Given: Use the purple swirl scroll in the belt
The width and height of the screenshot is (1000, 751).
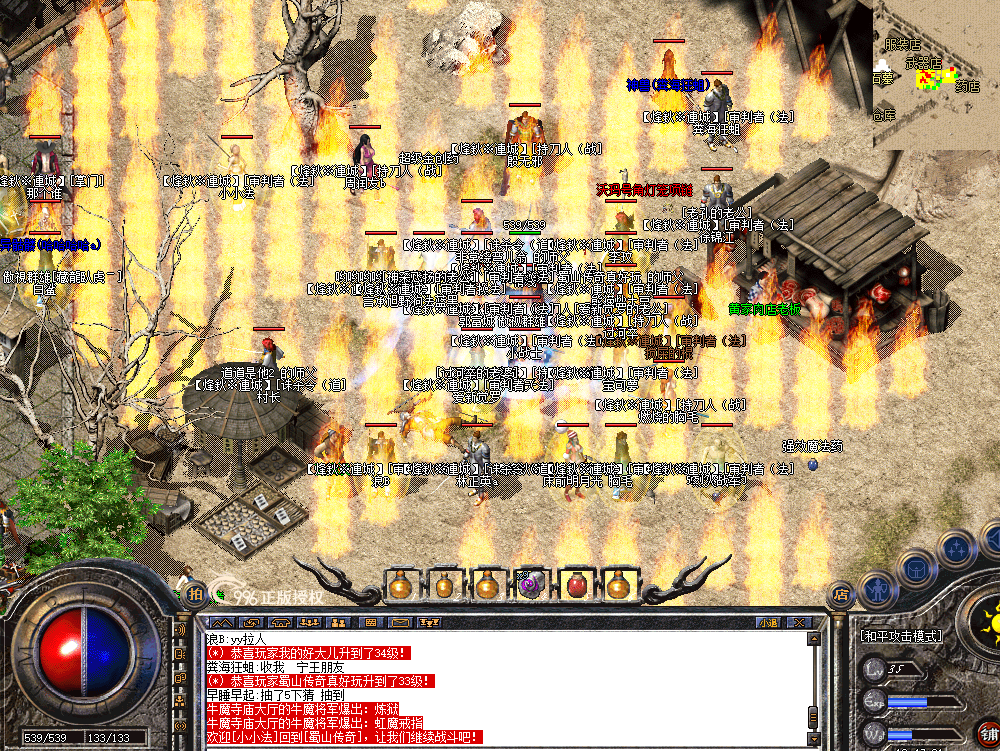Looking at the screenshot, I should point(531,585).
